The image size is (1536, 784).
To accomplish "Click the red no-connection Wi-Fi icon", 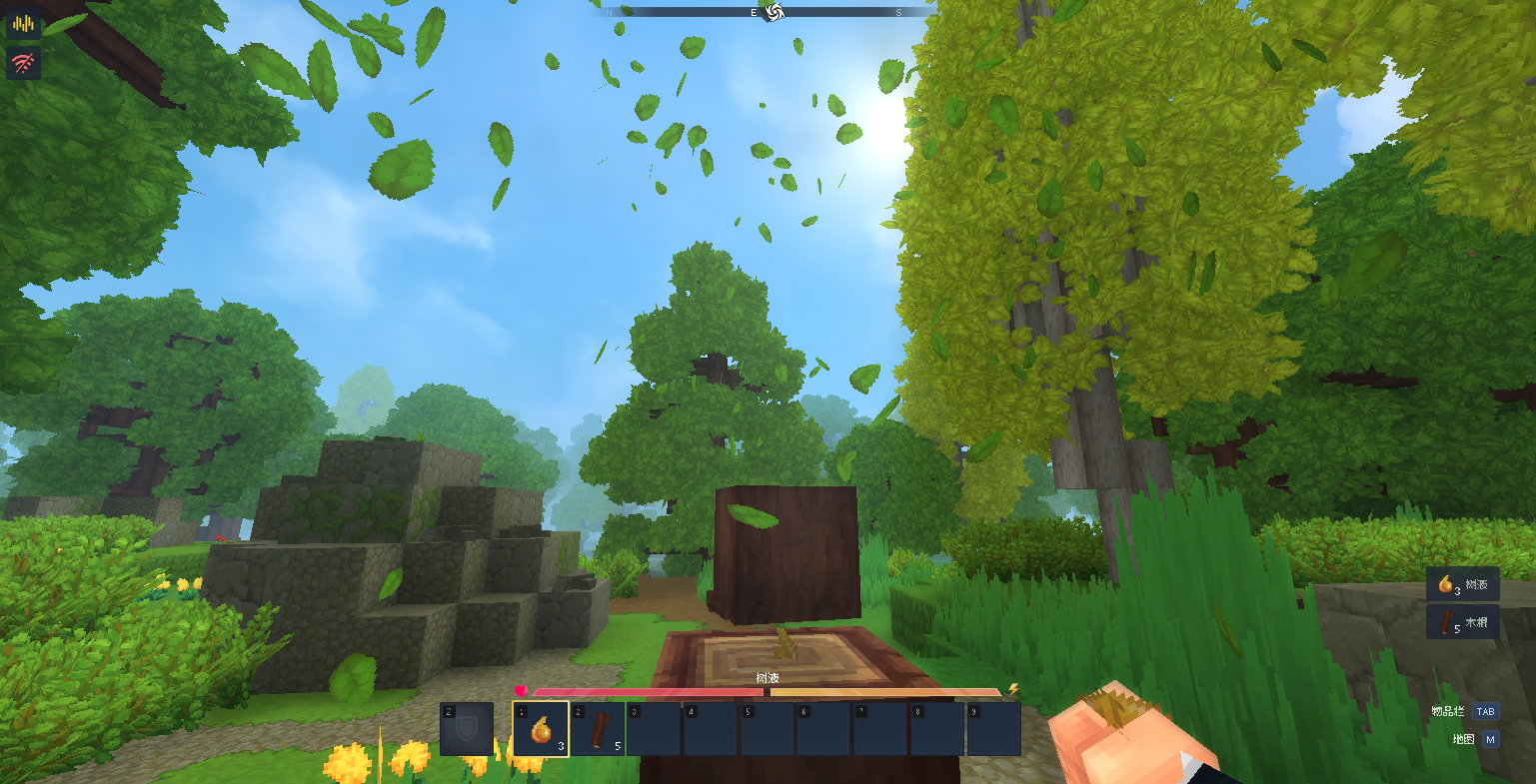I will click(23, 64).
